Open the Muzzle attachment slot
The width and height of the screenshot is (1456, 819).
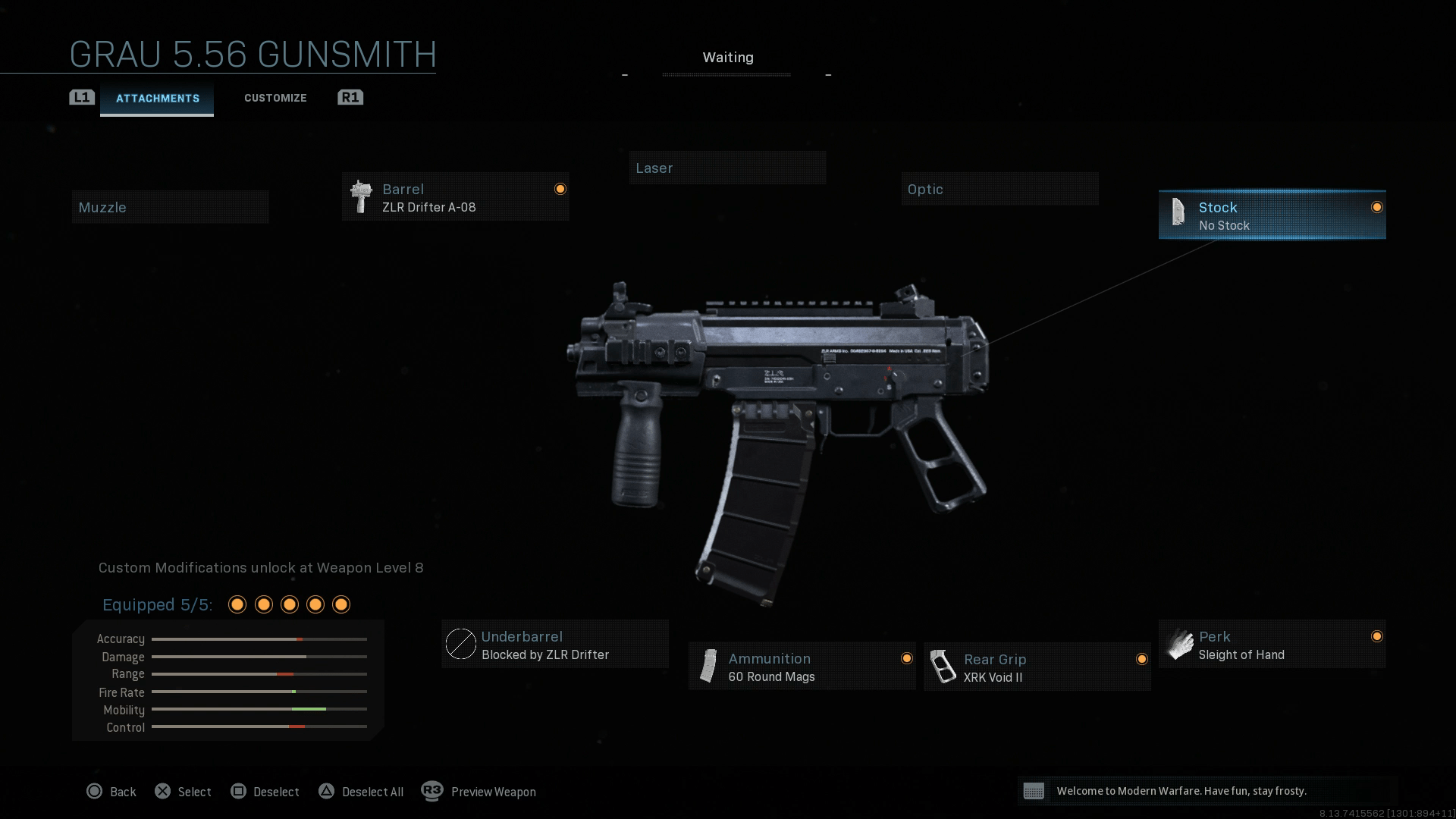point(170,206)
